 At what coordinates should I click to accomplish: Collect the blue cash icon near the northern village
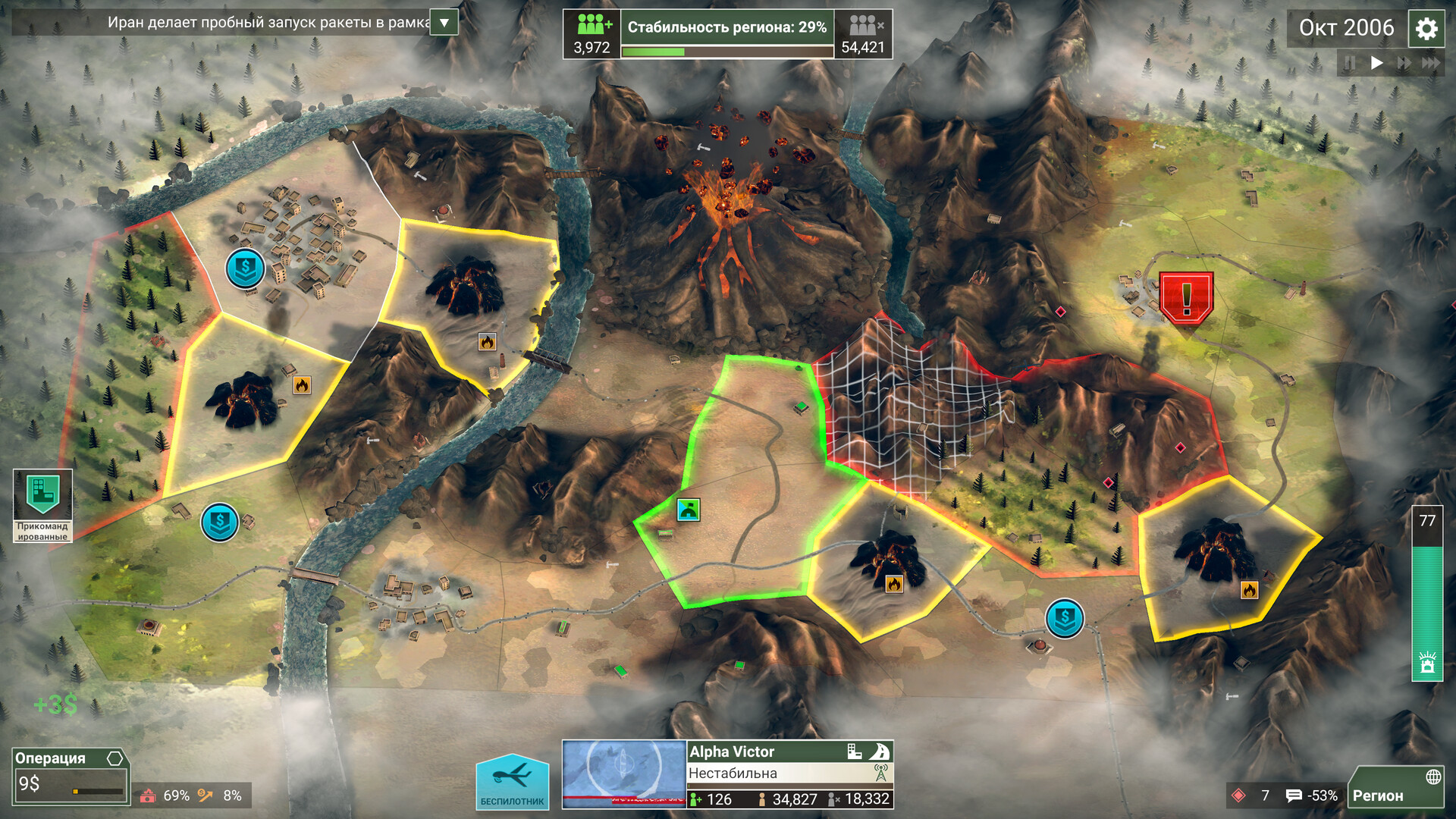click(244, 268)
